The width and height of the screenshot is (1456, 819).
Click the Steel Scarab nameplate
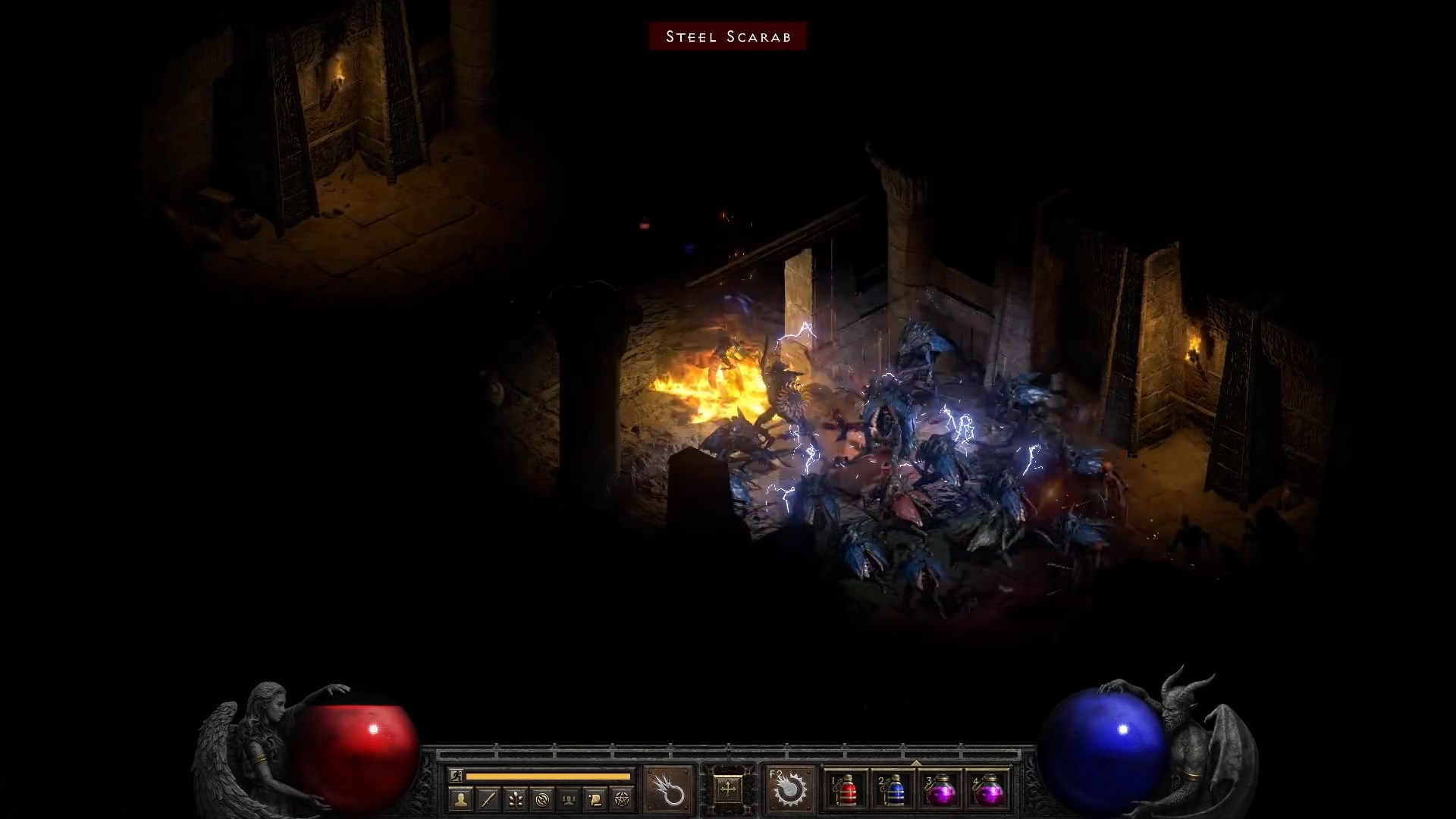pos(727,36)
